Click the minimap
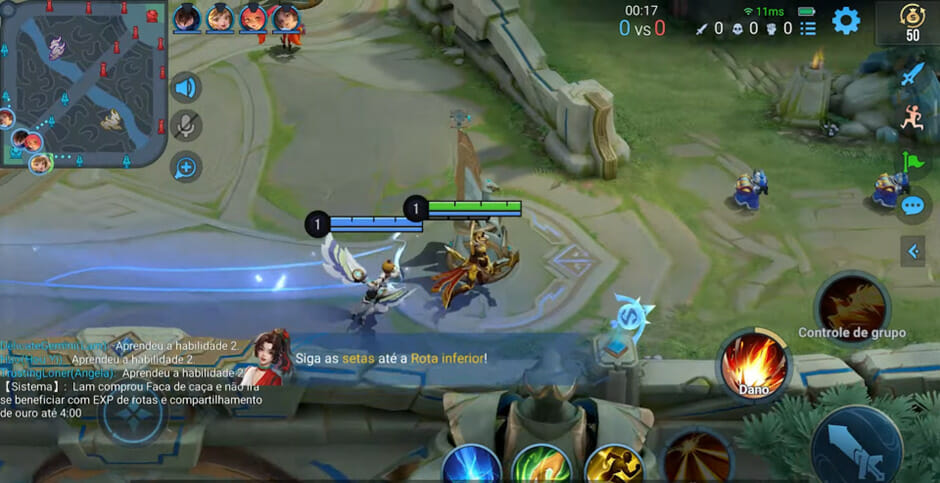The image size is (940, 483). (x=82, y=82)
